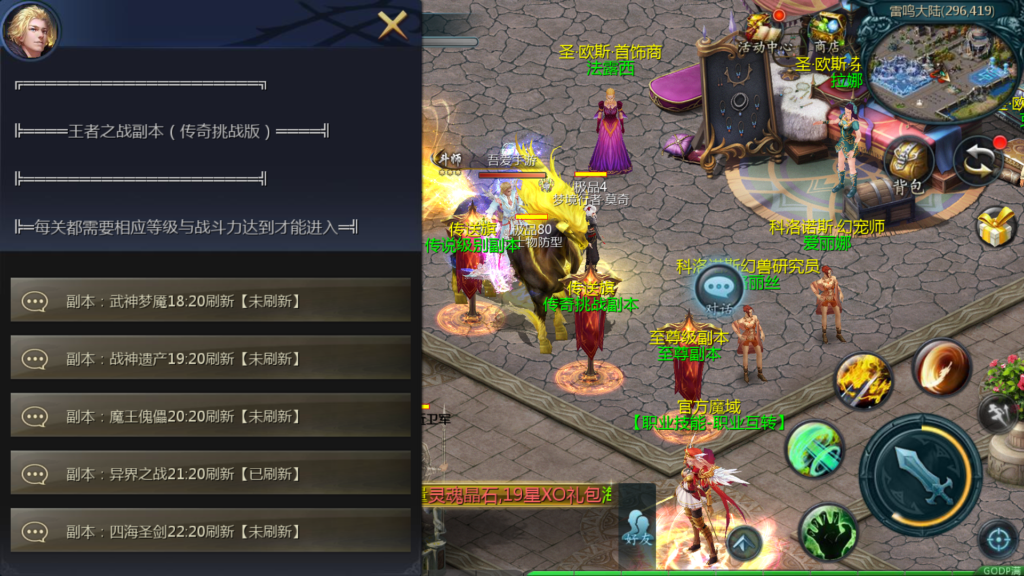This screenshot has width=1024, height=576.
Task: Tap the crosshair target-lock button
Action: [x=997, y=540]
